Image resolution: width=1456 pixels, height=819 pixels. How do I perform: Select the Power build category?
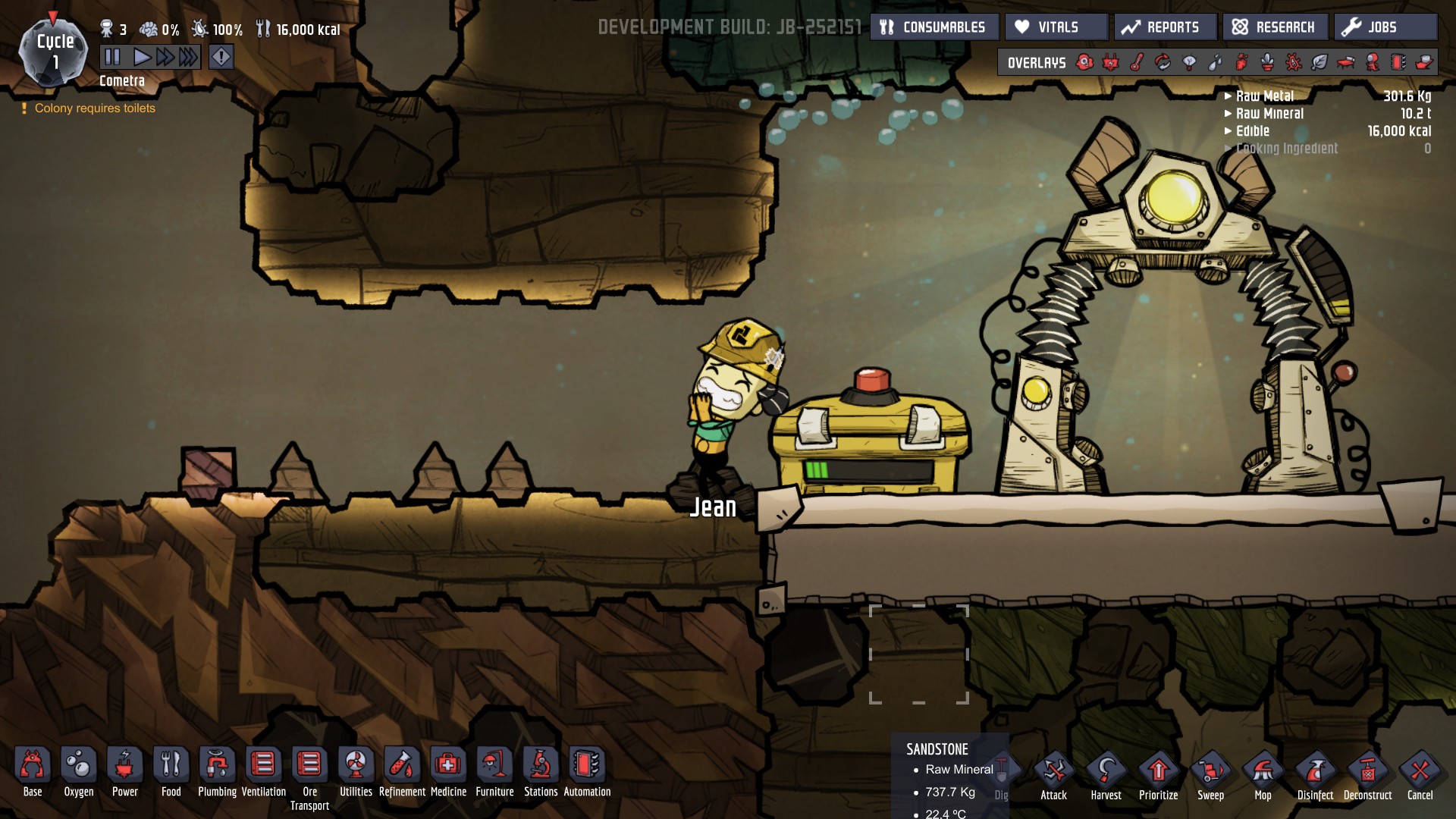125,766
